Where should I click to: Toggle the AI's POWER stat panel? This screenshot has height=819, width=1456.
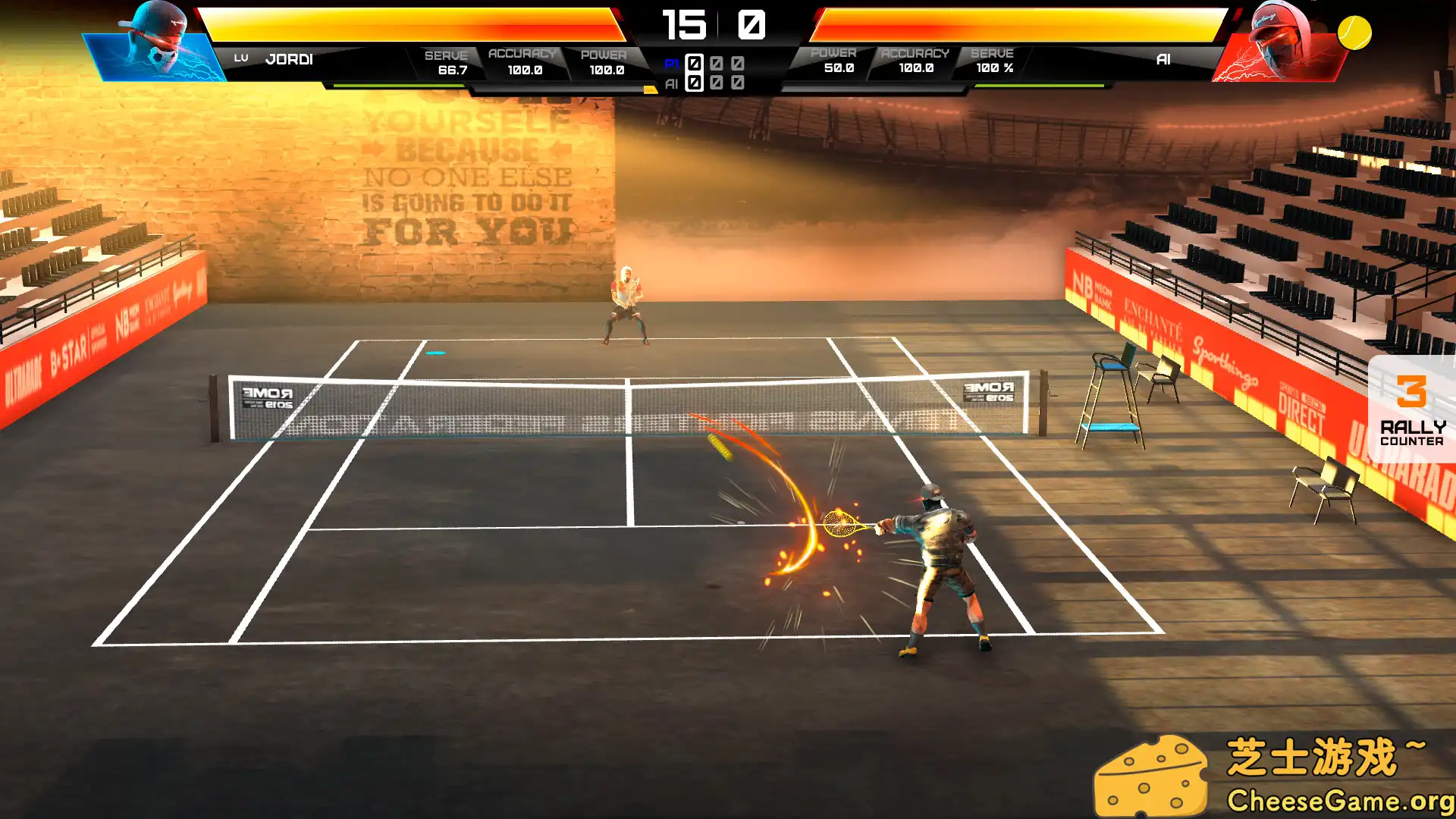[x=835, y=61]
